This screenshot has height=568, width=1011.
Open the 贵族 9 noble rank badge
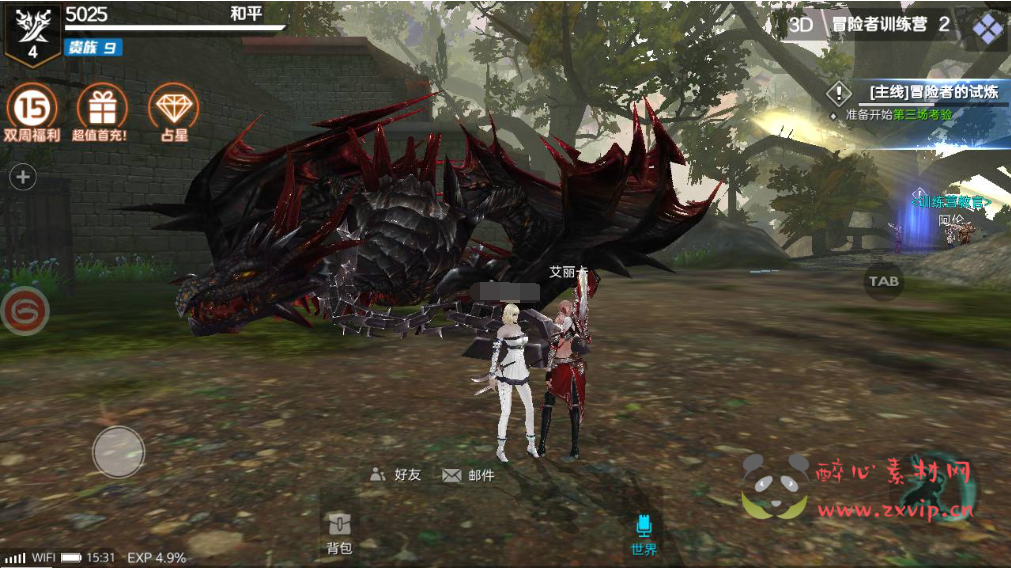(93, 47)
